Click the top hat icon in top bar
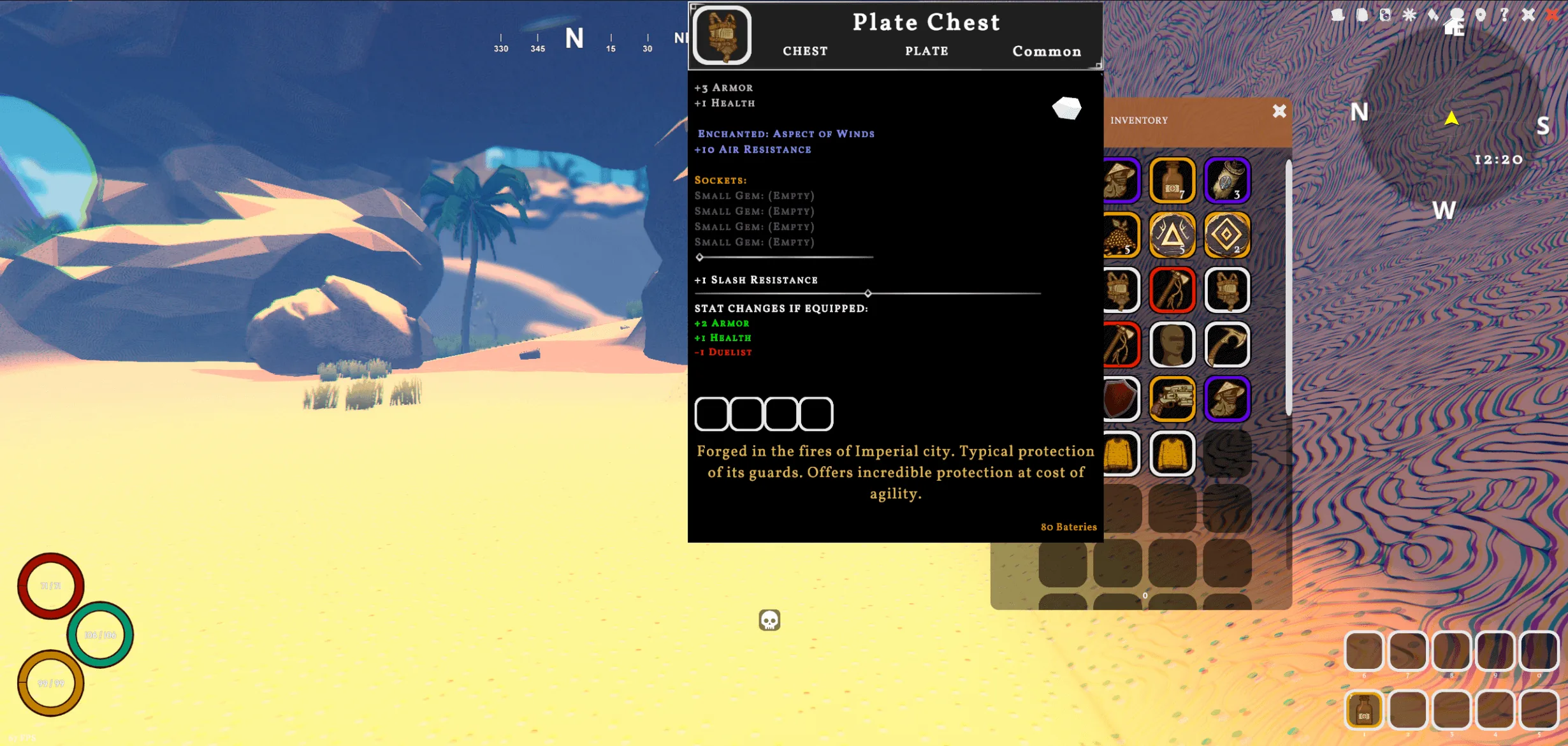 tap(1337, 15)
